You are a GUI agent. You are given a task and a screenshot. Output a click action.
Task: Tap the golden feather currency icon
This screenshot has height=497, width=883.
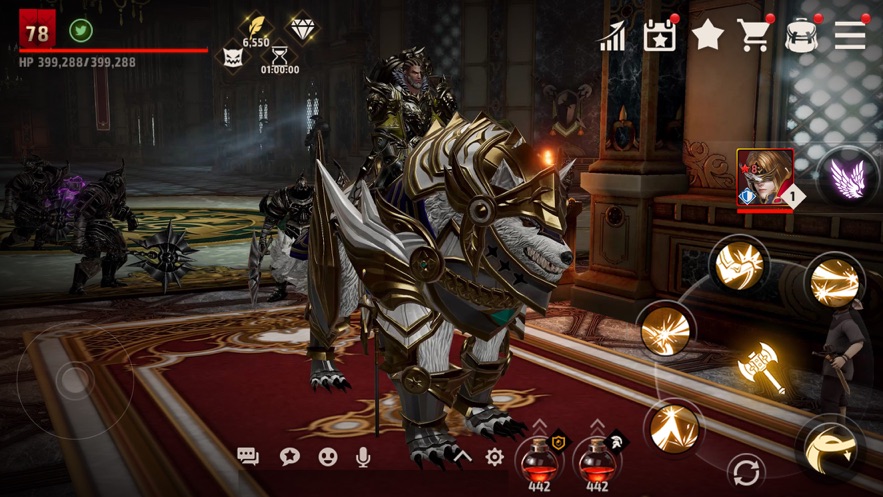(256, 25)
